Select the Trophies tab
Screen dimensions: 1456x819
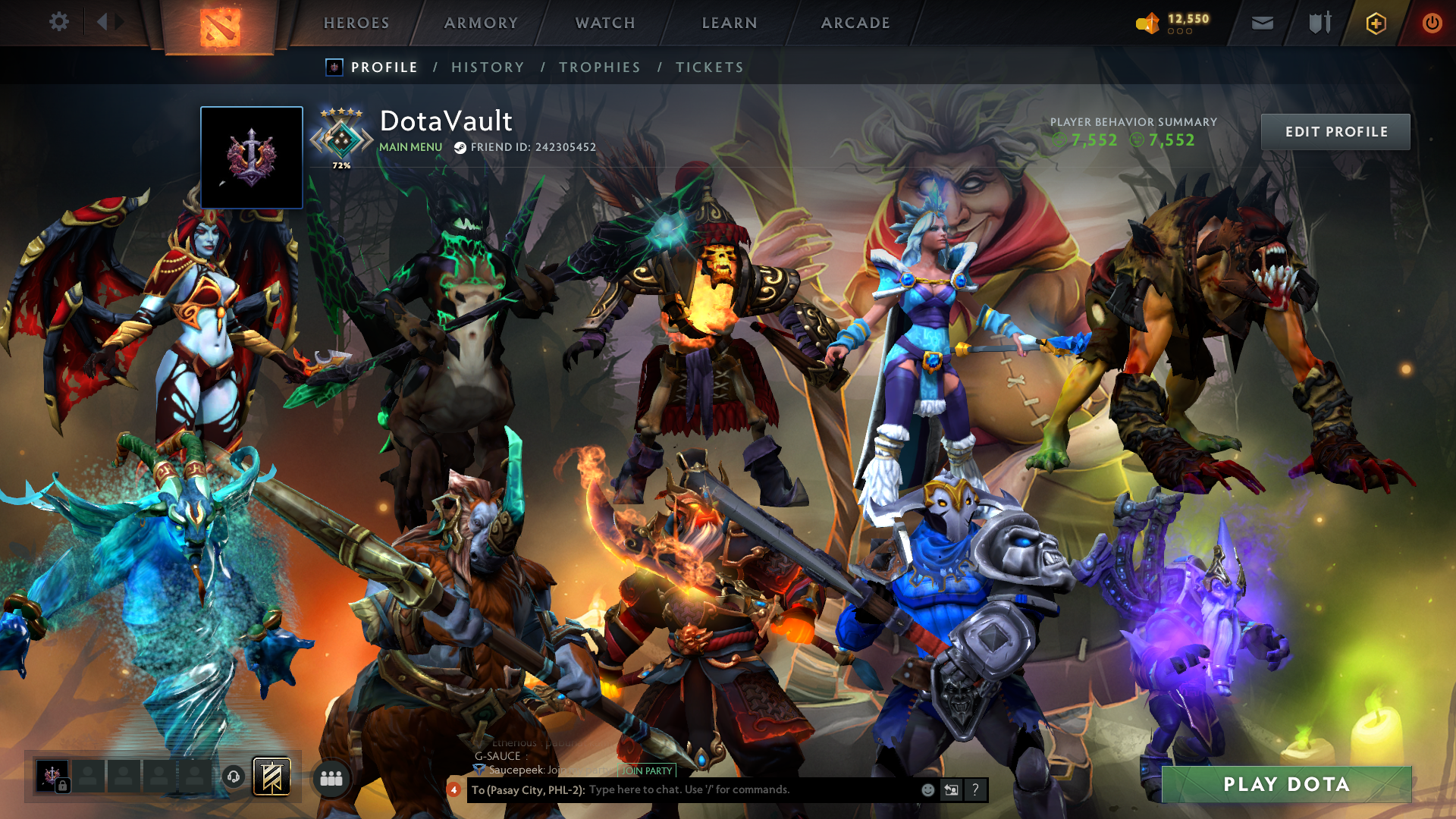[600, 67]
